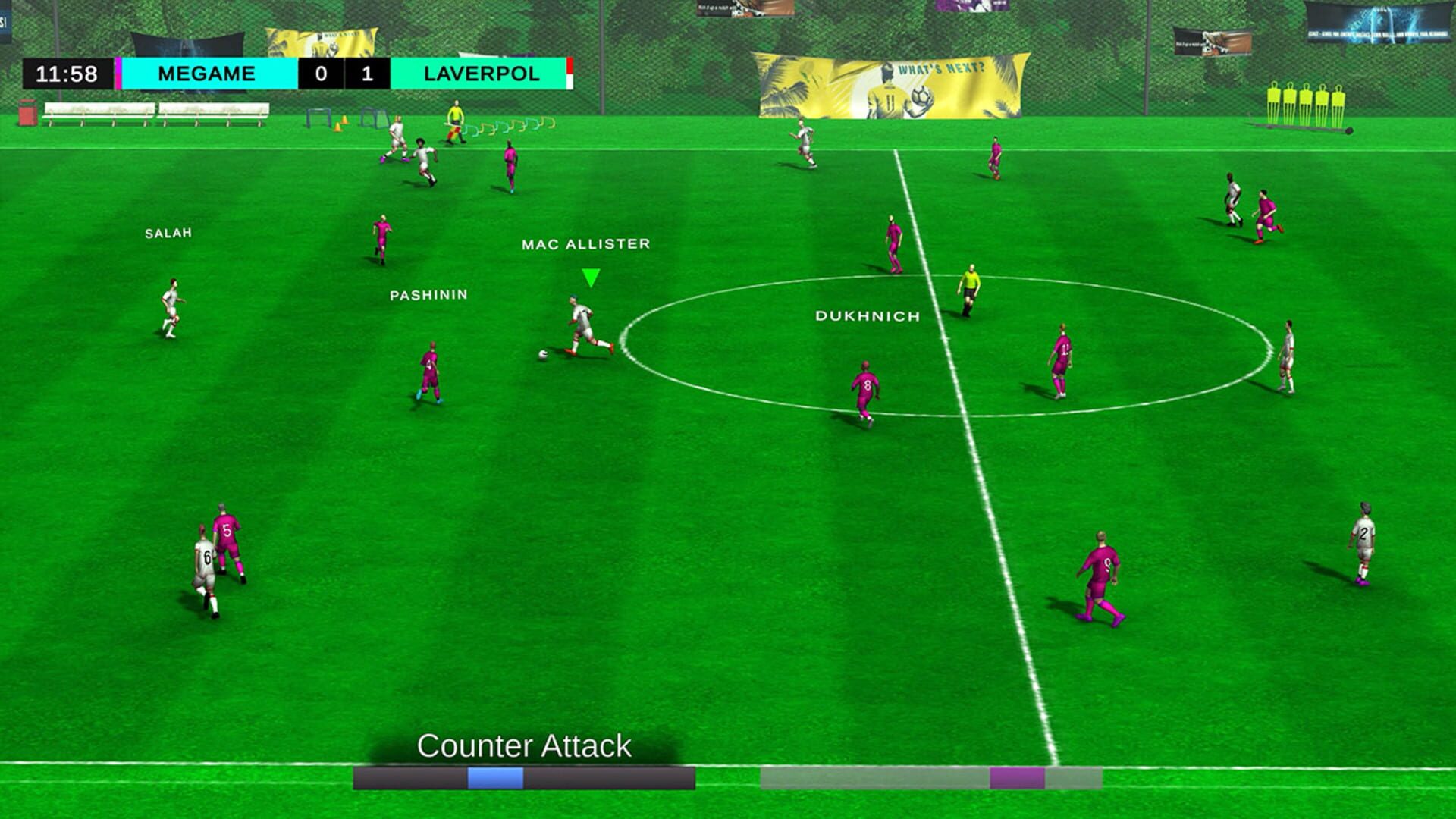Click the pink magenta bar beside MEGAME name

click(x=118, y=73)
